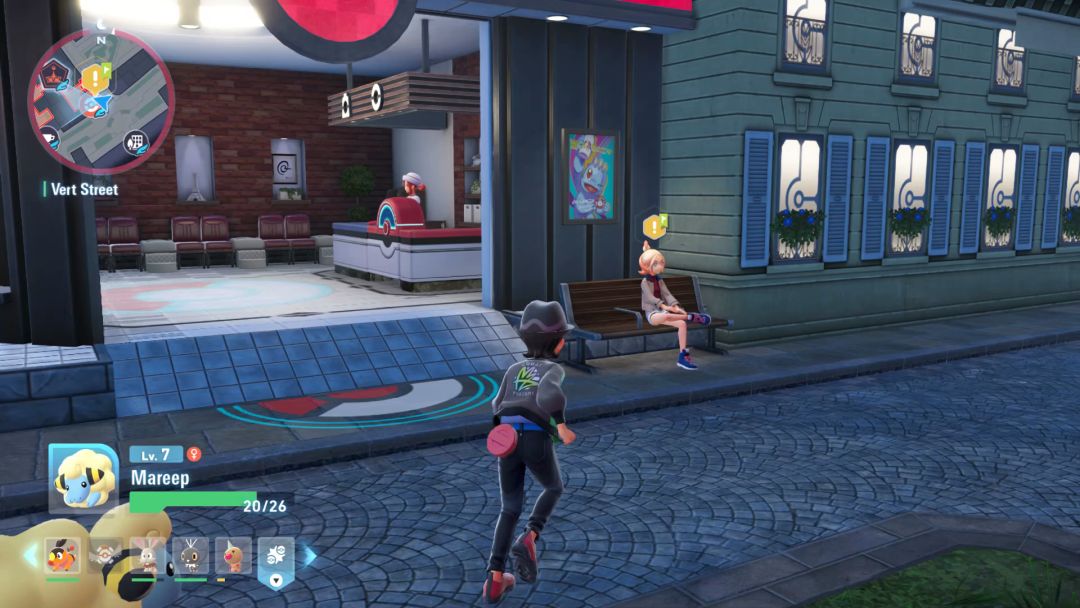This screenshot has height=608, width=1080.
Task: Click the left arrow beside the party bar
Action: pyautogui.click(x=29, y=555)
